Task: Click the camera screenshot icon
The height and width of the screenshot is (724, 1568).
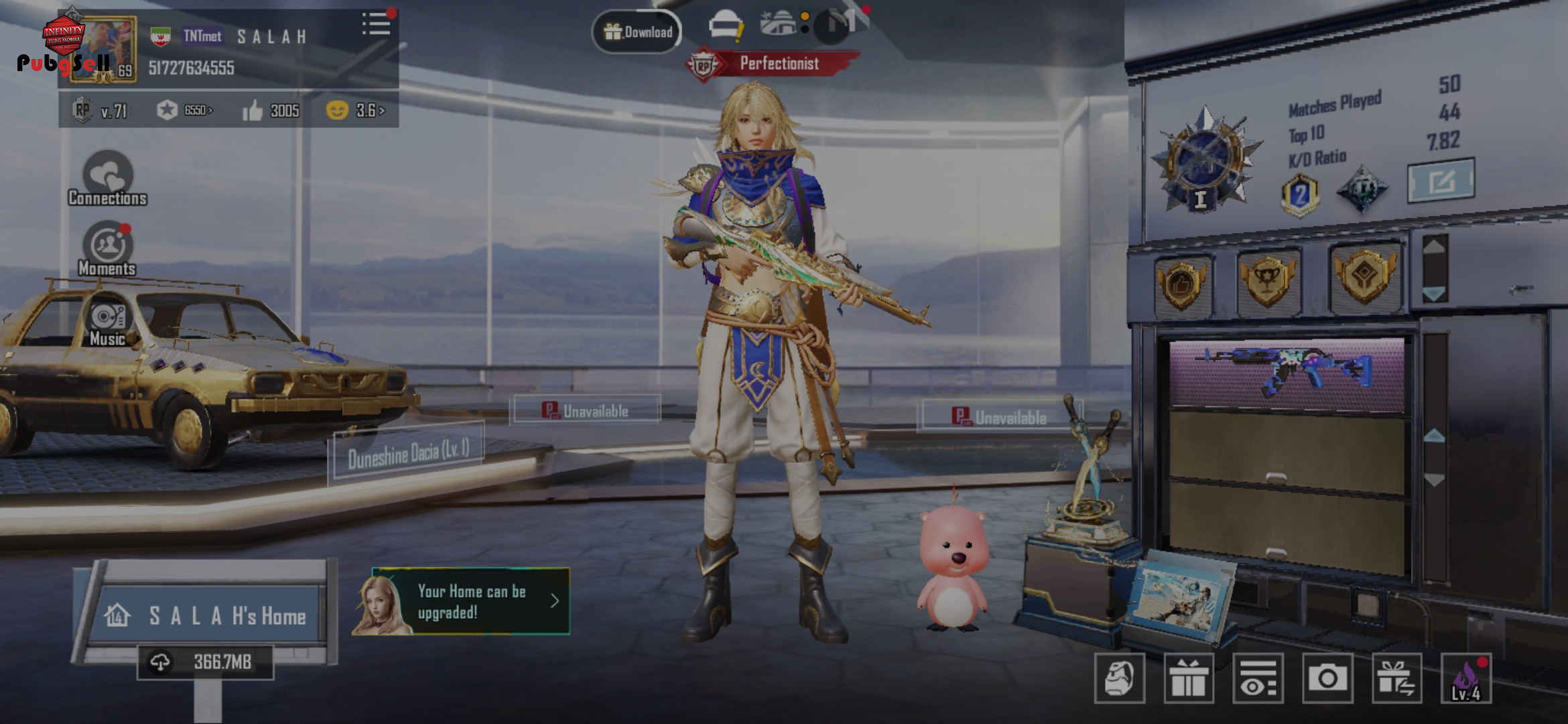Action: click(x=1327, y=678)
